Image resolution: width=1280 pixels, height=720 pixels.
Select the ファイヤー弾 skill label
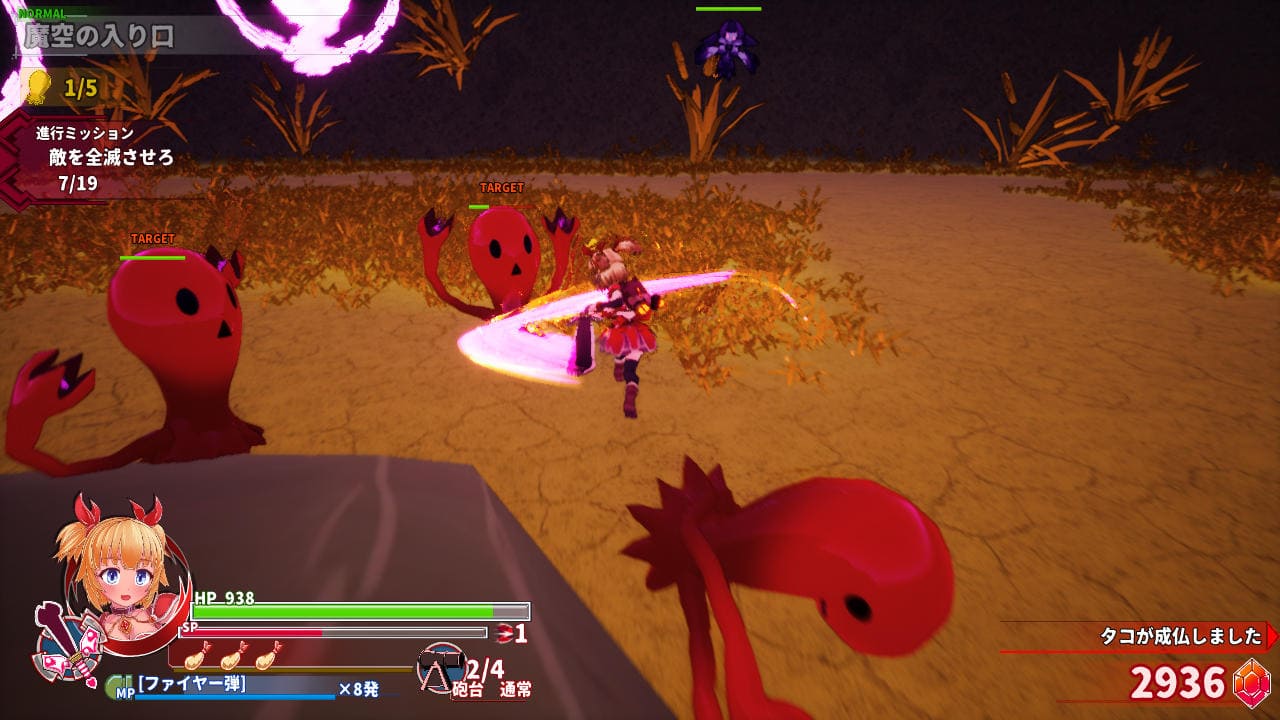pos(192,685)
